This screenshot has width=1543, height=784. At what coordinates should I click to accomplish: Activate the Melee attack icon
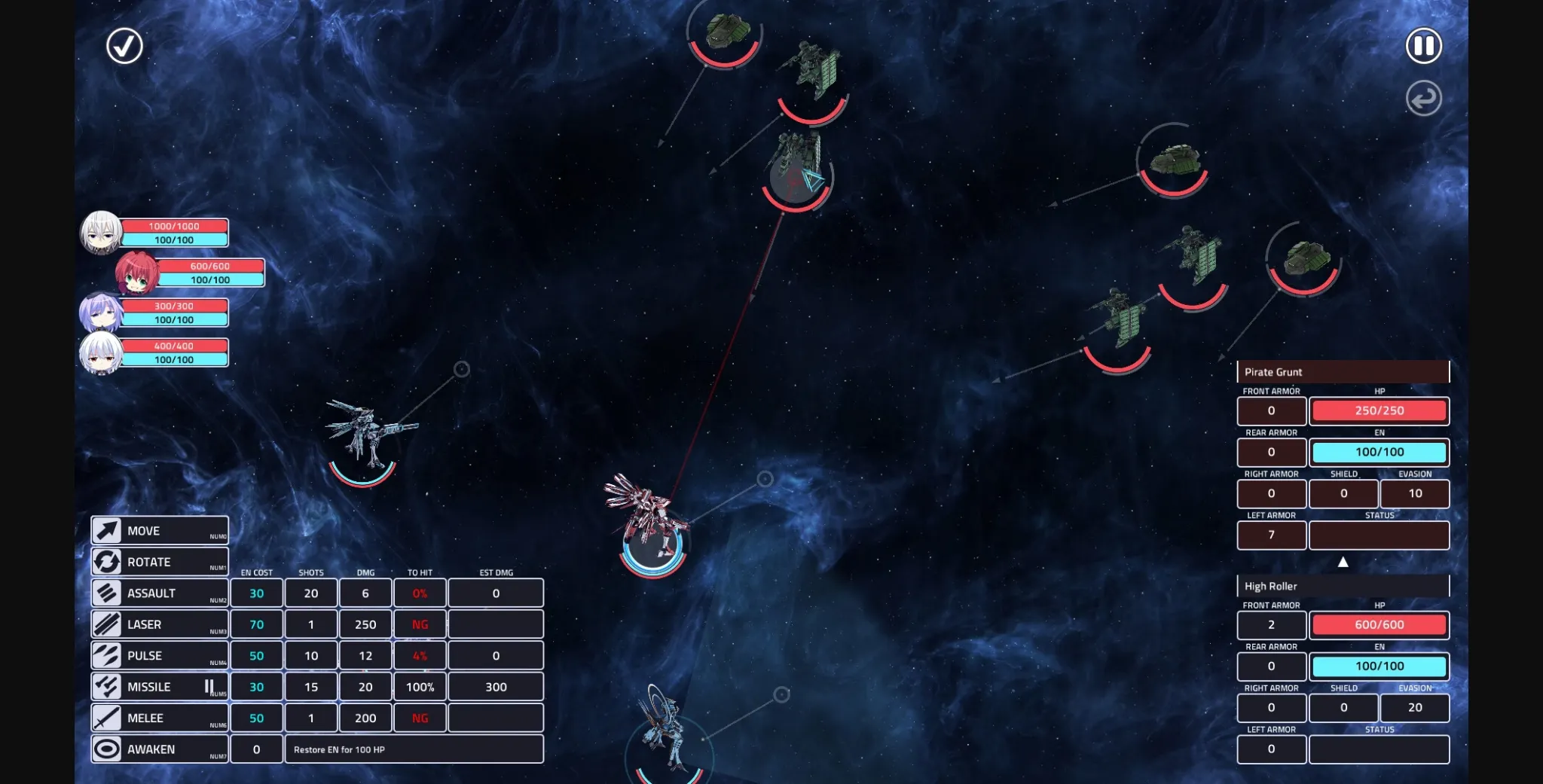tap(107, 717)
